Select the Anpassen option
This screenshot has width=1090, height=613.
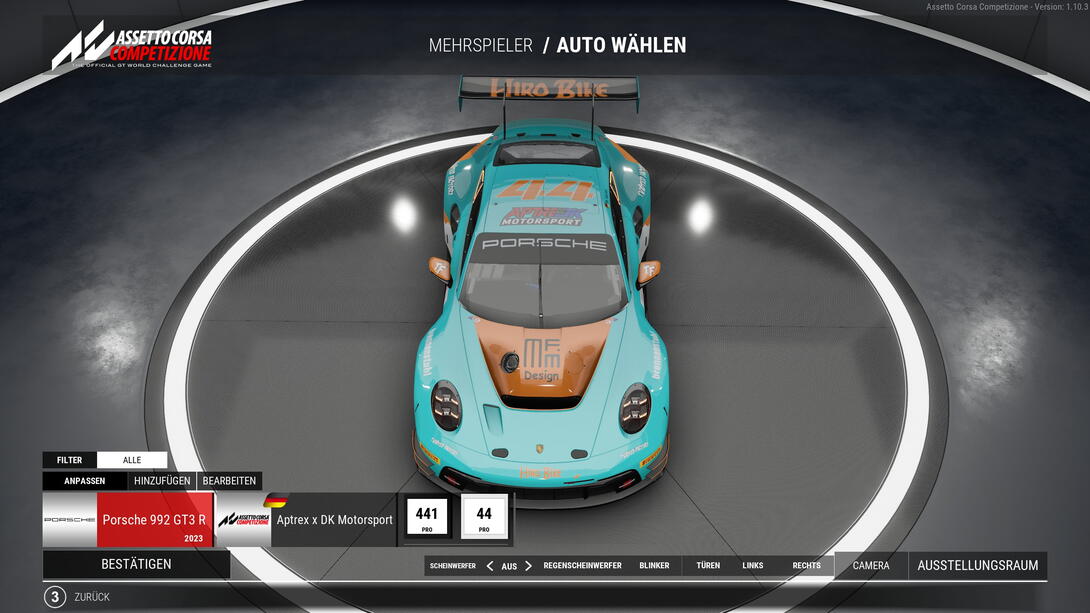coord(85,481)
